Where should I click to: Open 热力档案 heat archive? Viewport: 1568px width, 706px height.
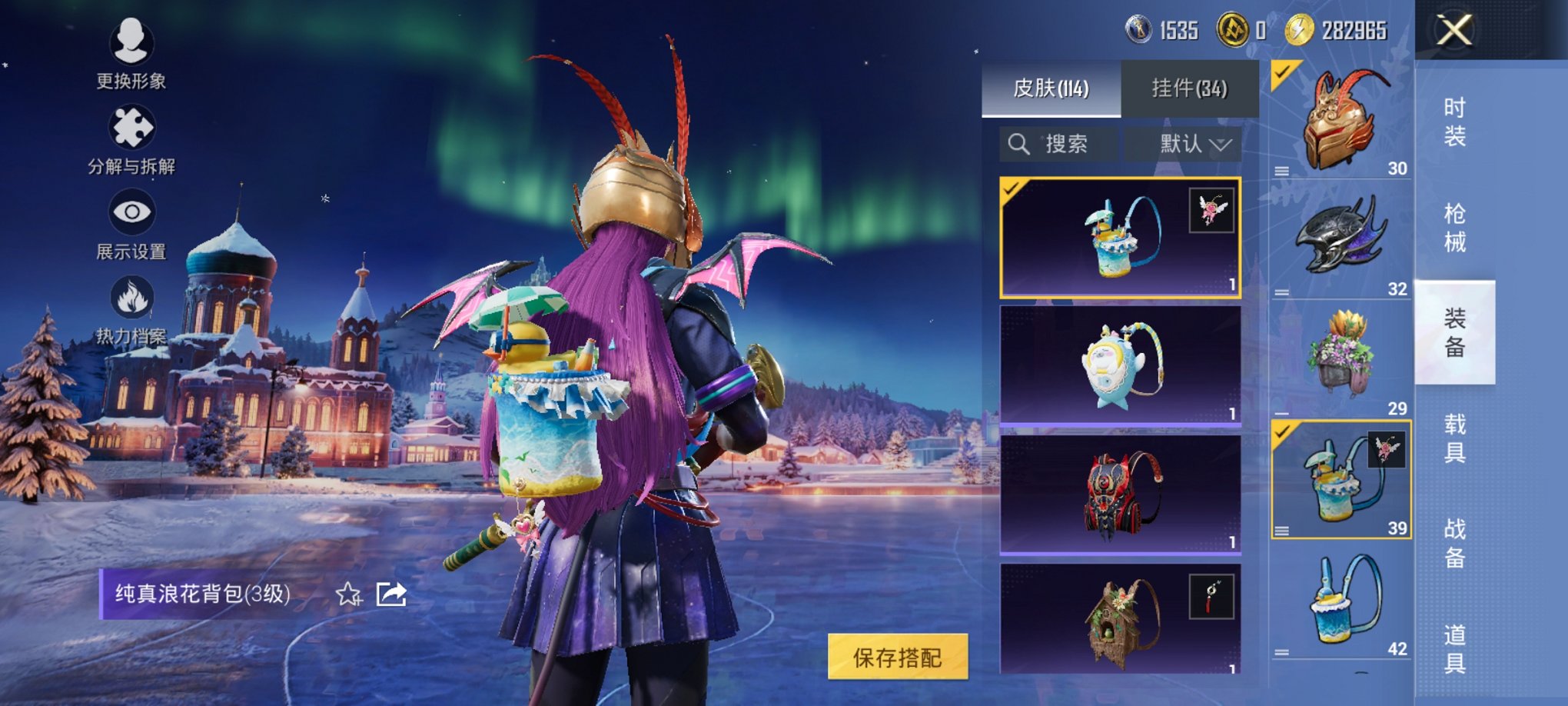point(131,309)
